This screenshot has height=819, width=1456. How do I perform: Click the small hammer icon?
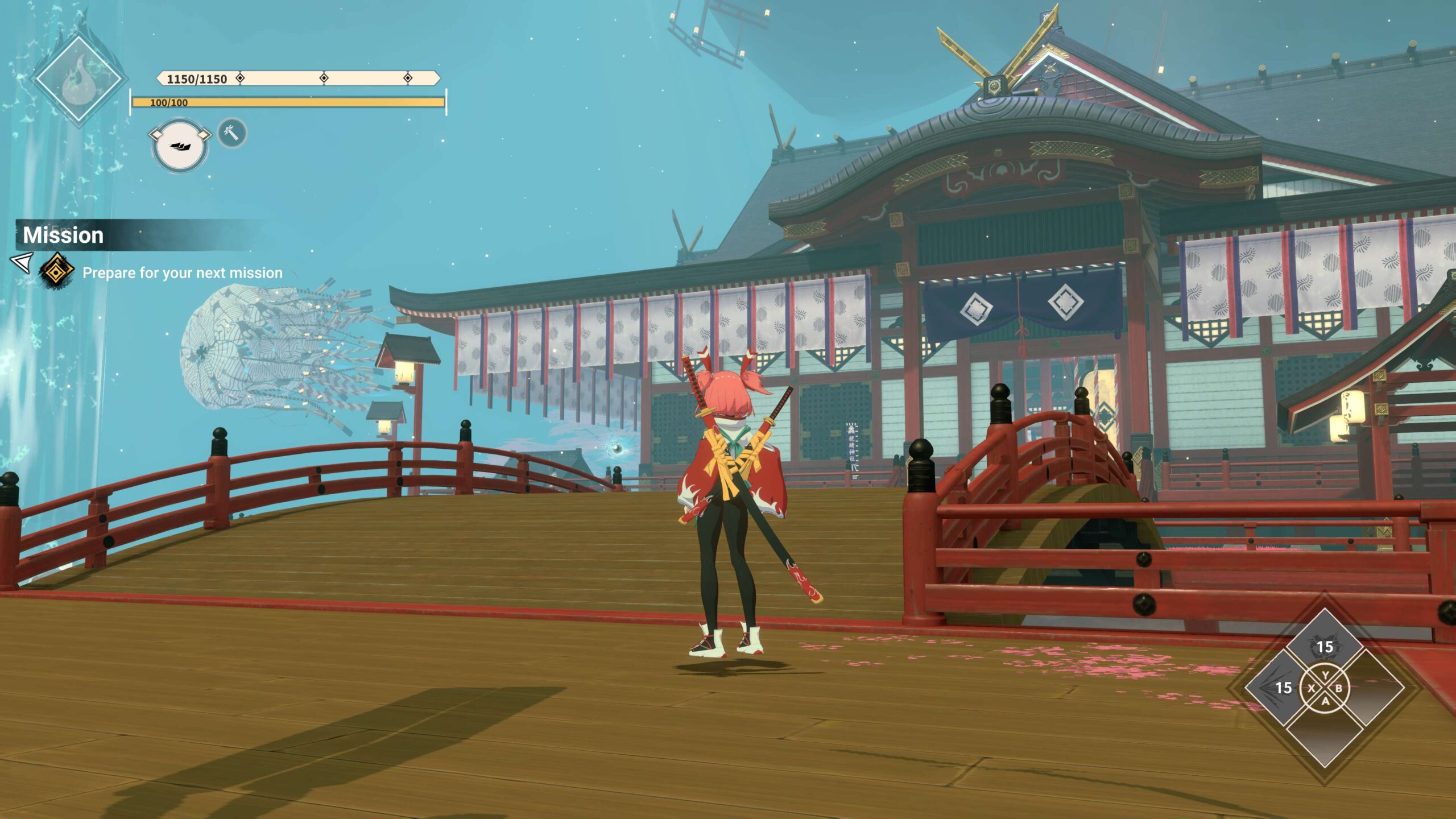tap(232, 134)
